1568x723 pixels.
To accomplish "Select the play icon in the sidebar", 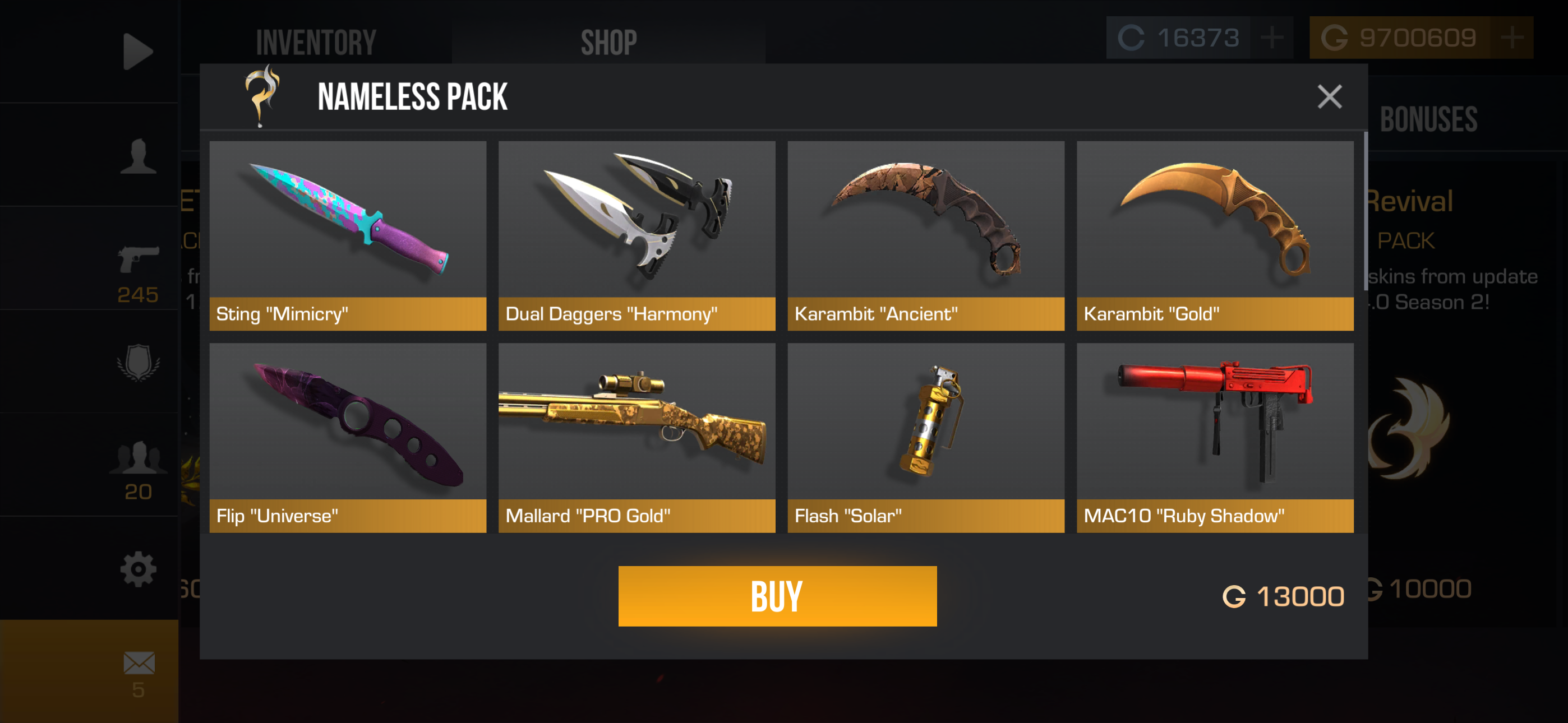I will [139, 52].
